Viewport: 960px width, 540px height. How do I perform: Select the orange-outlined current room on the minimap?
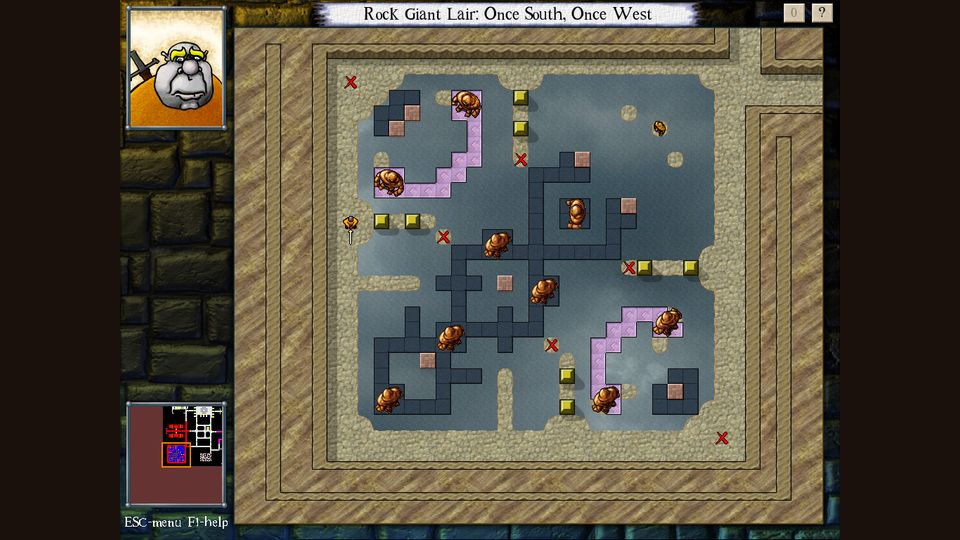point(176,455)
